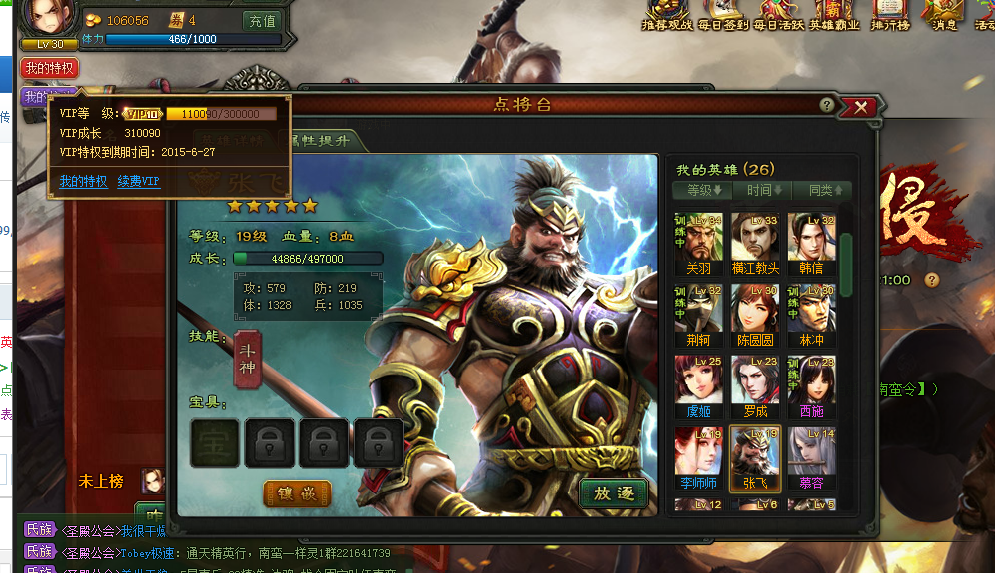Open 每日签到 daily sign-in
995x573 pixels.
tap(723, 15)
